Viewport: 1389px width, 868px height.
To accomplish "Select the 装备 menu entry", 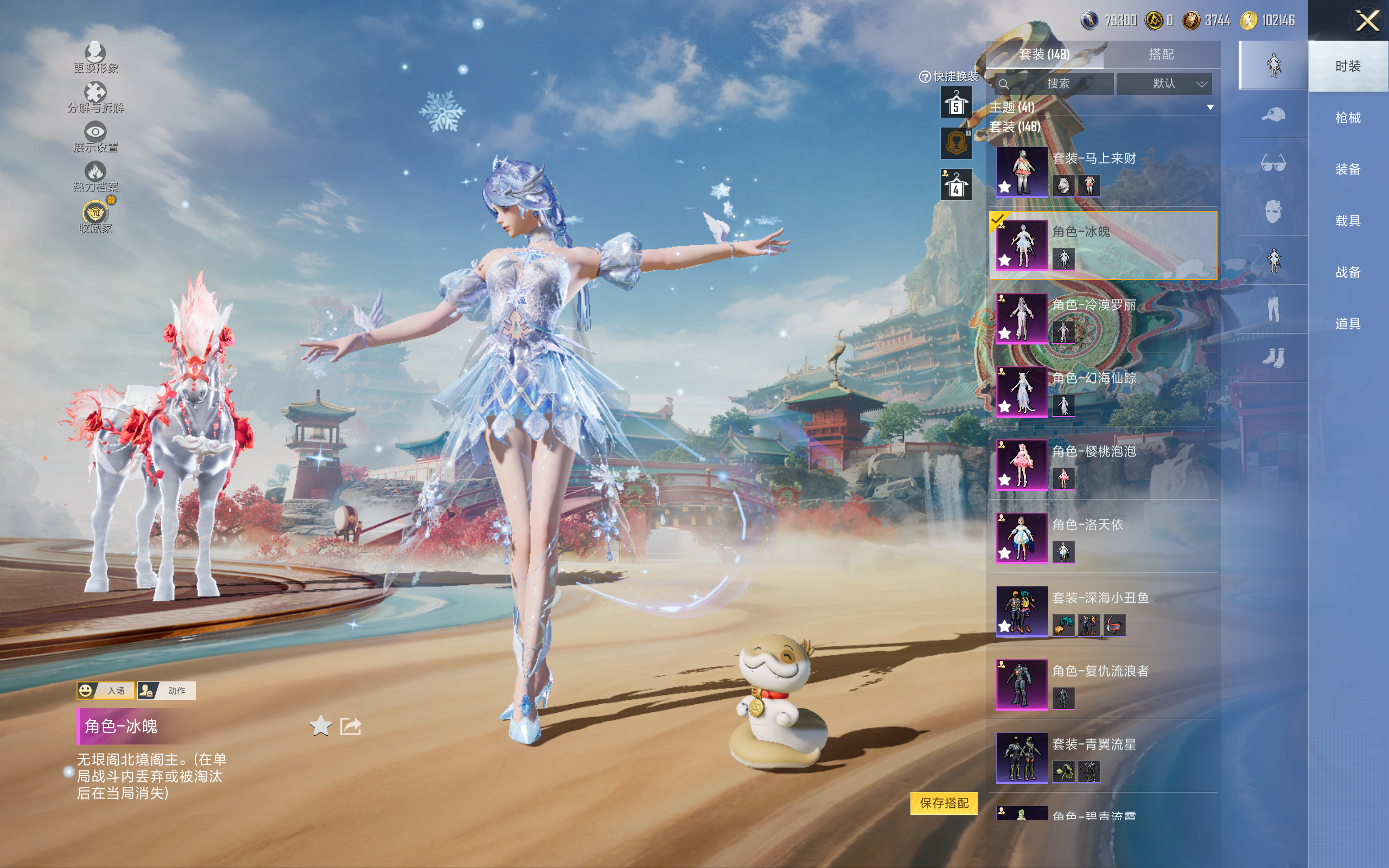I will click(x=1348, y=169).
